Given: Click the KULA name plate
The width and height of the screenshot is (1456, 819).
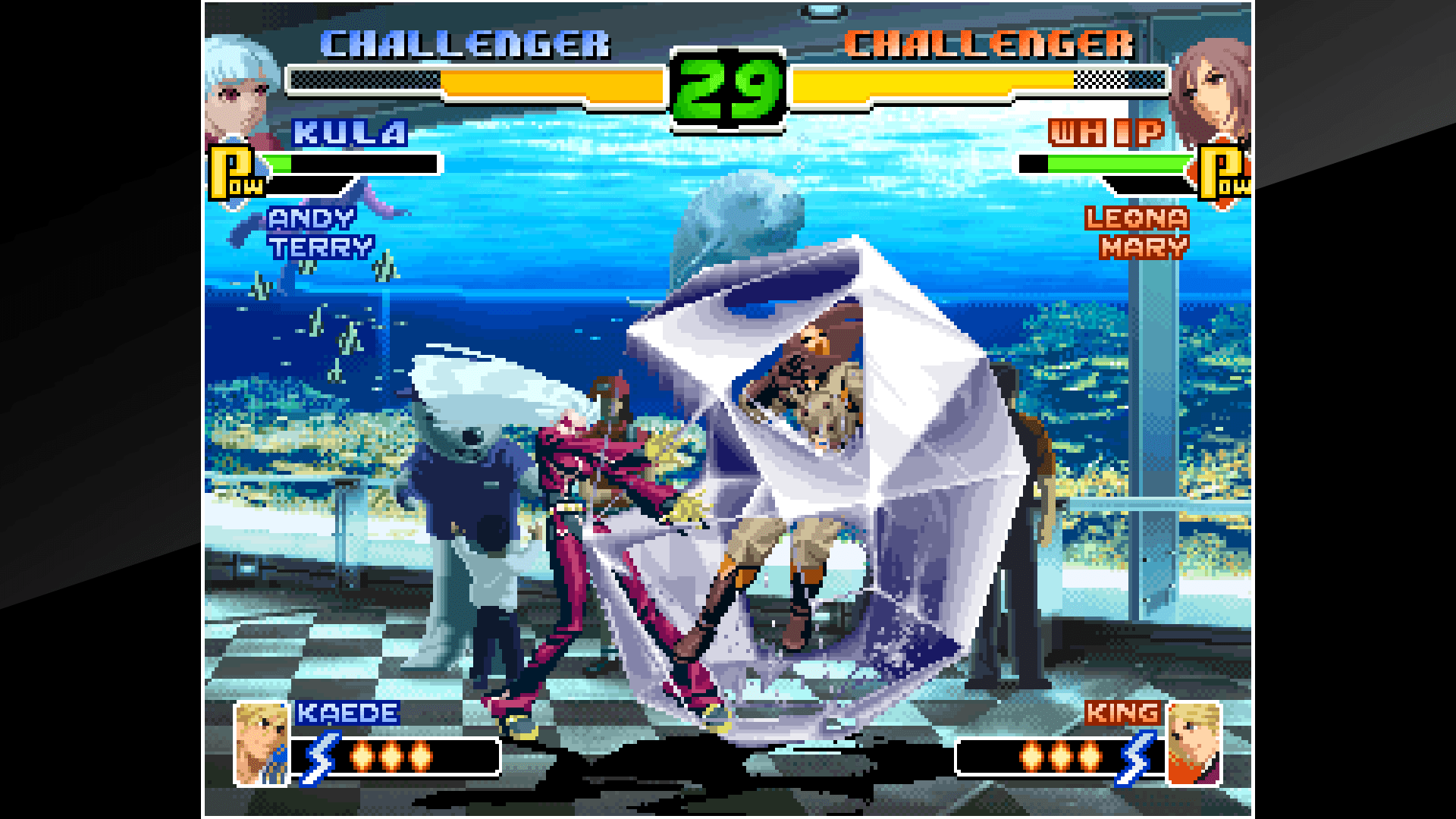Looking at the screenshot, I should click(x=347, y=133).
